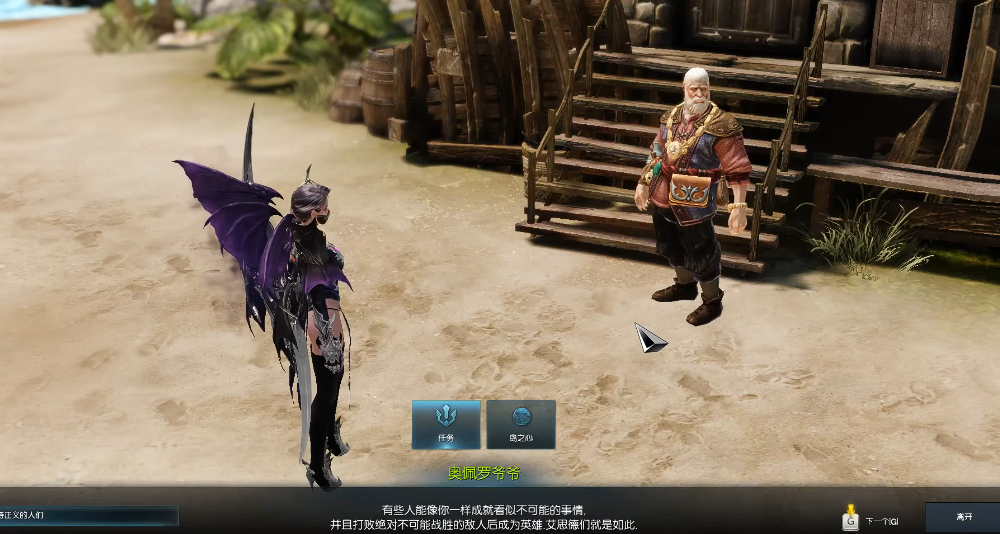Select the 岛之心 island heart option
The height and width of the screenshot is (534, 1000).
click(x=521, y=424)
